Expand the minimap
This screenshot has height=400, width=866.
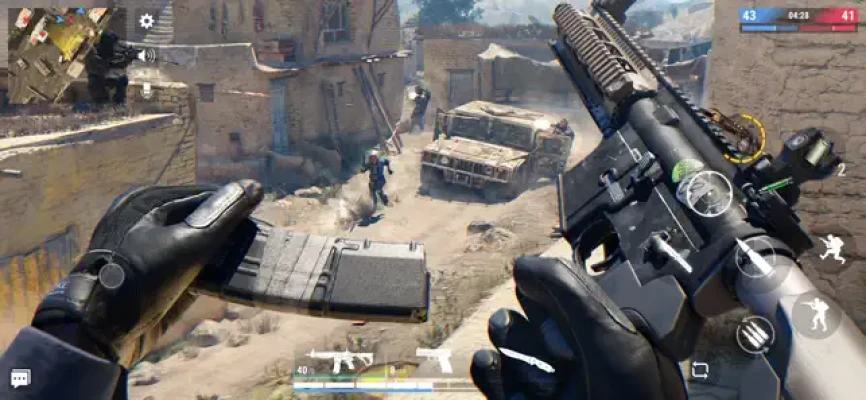point(60,55)
